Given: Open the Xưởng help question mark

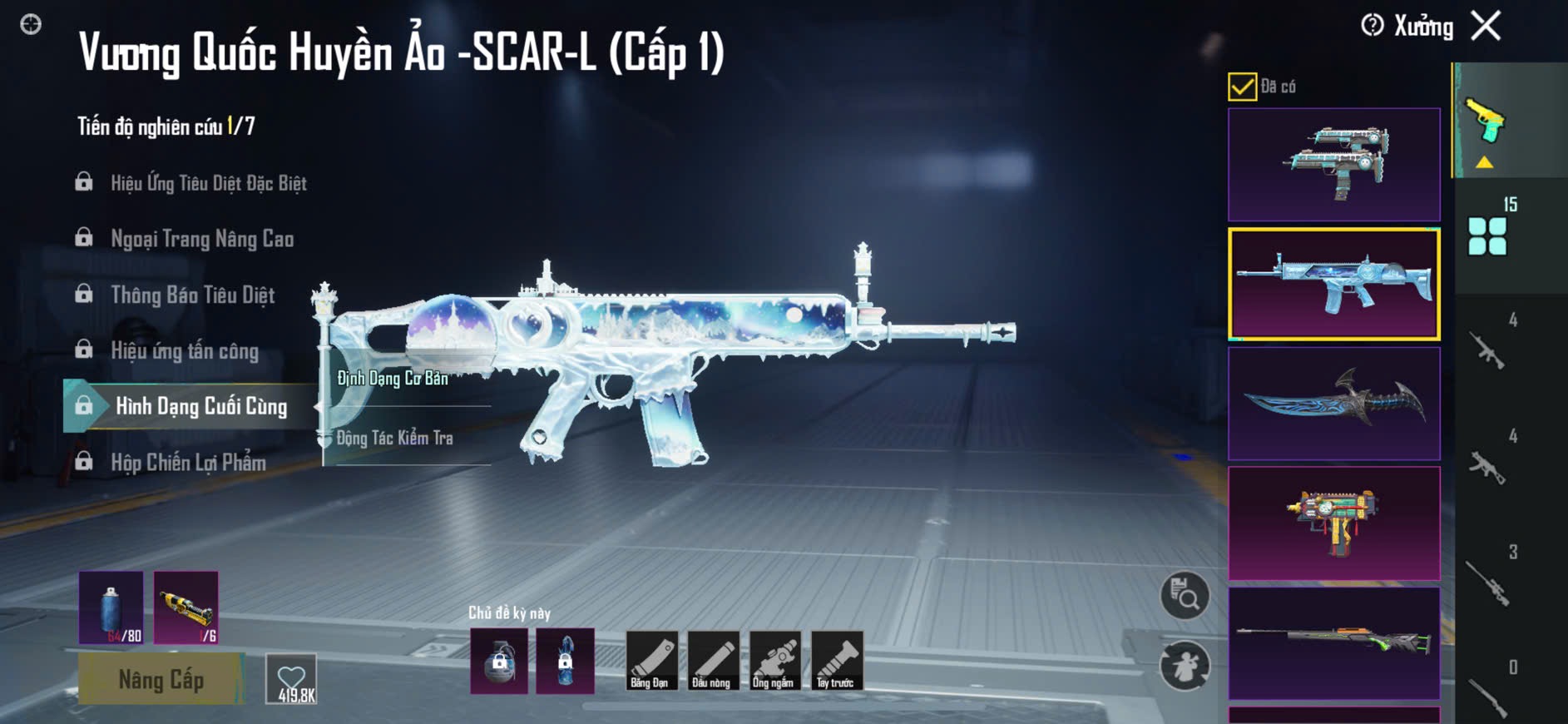Looking at the screenshot, I should (1372, 26).
